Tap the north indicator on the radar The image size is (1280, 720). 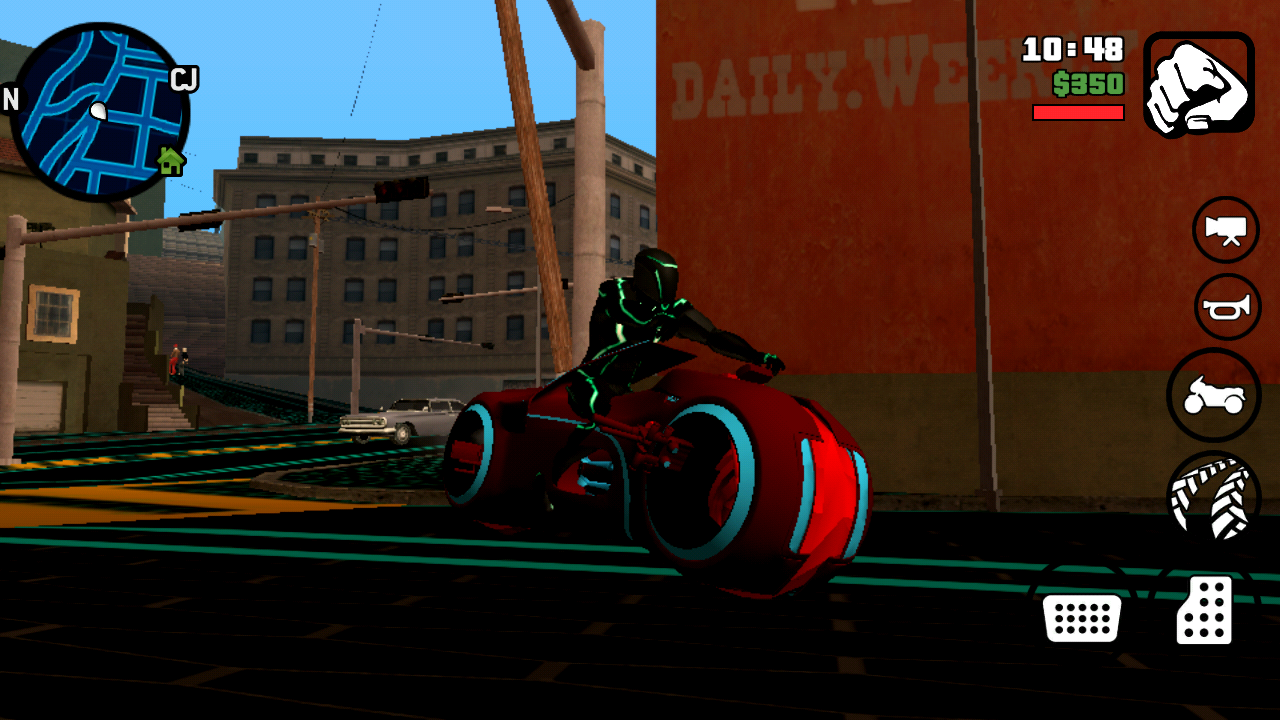click(11, 100)
